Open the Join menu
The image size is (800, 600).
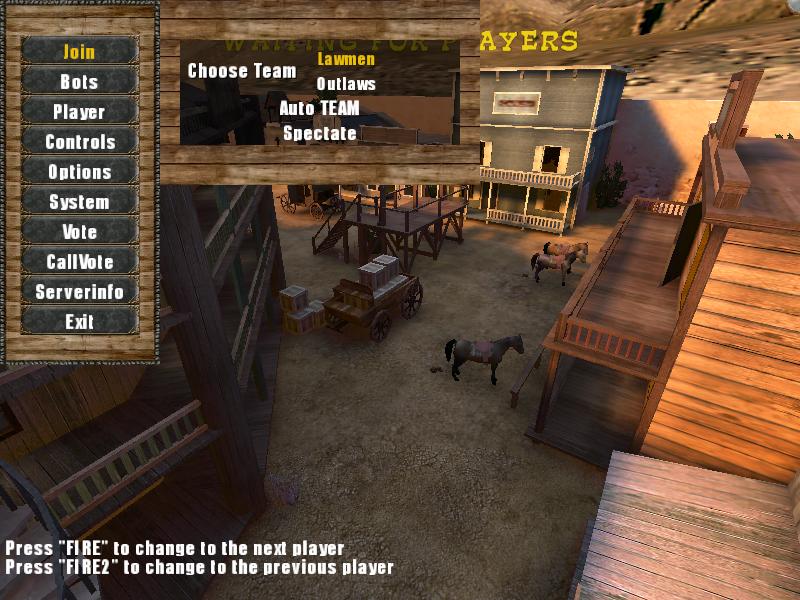tap(79, 51)
